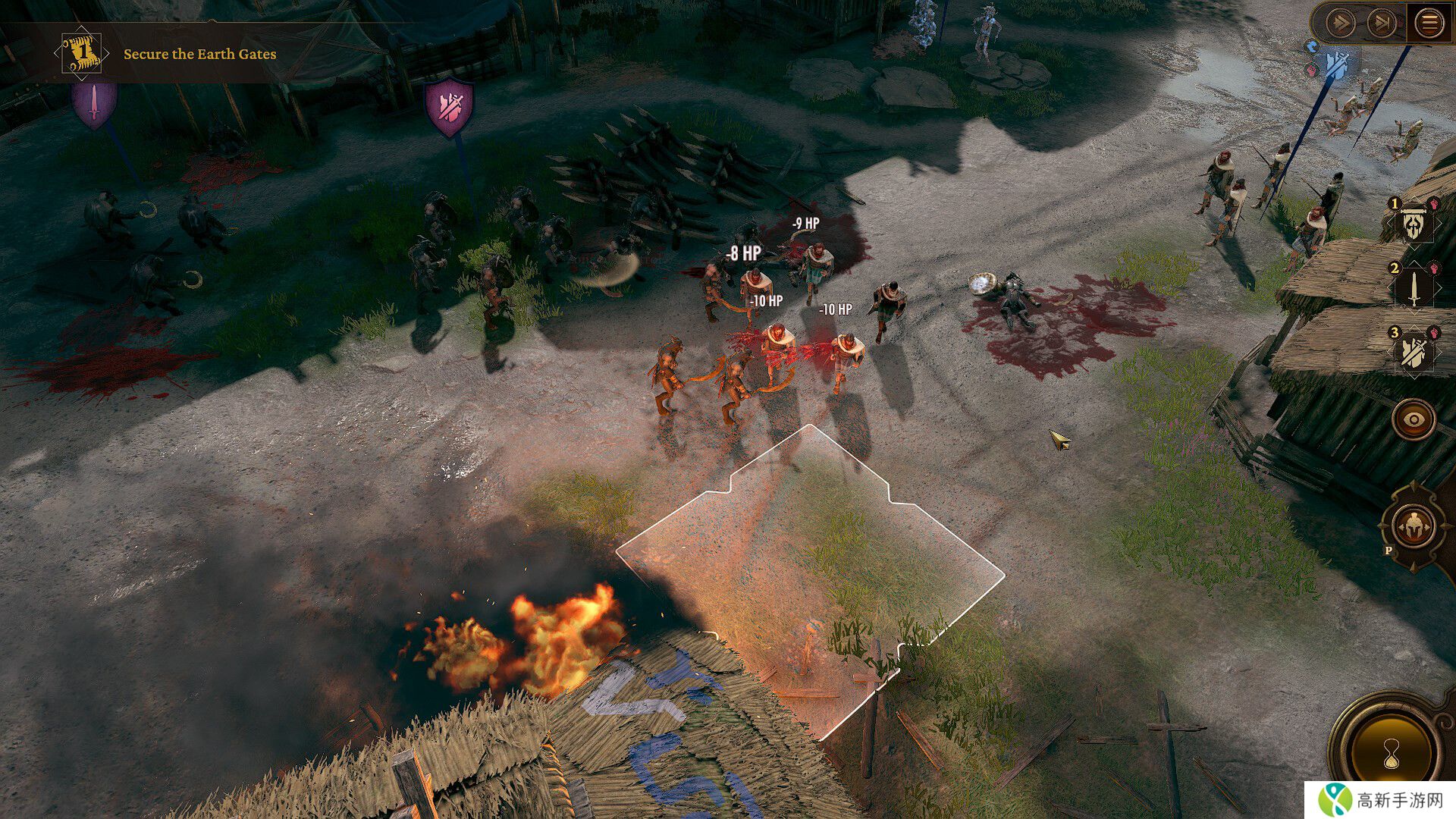This screenshot has height=819, width=1456.
Task: Click the skip-to-end button
Action: 1382,24
